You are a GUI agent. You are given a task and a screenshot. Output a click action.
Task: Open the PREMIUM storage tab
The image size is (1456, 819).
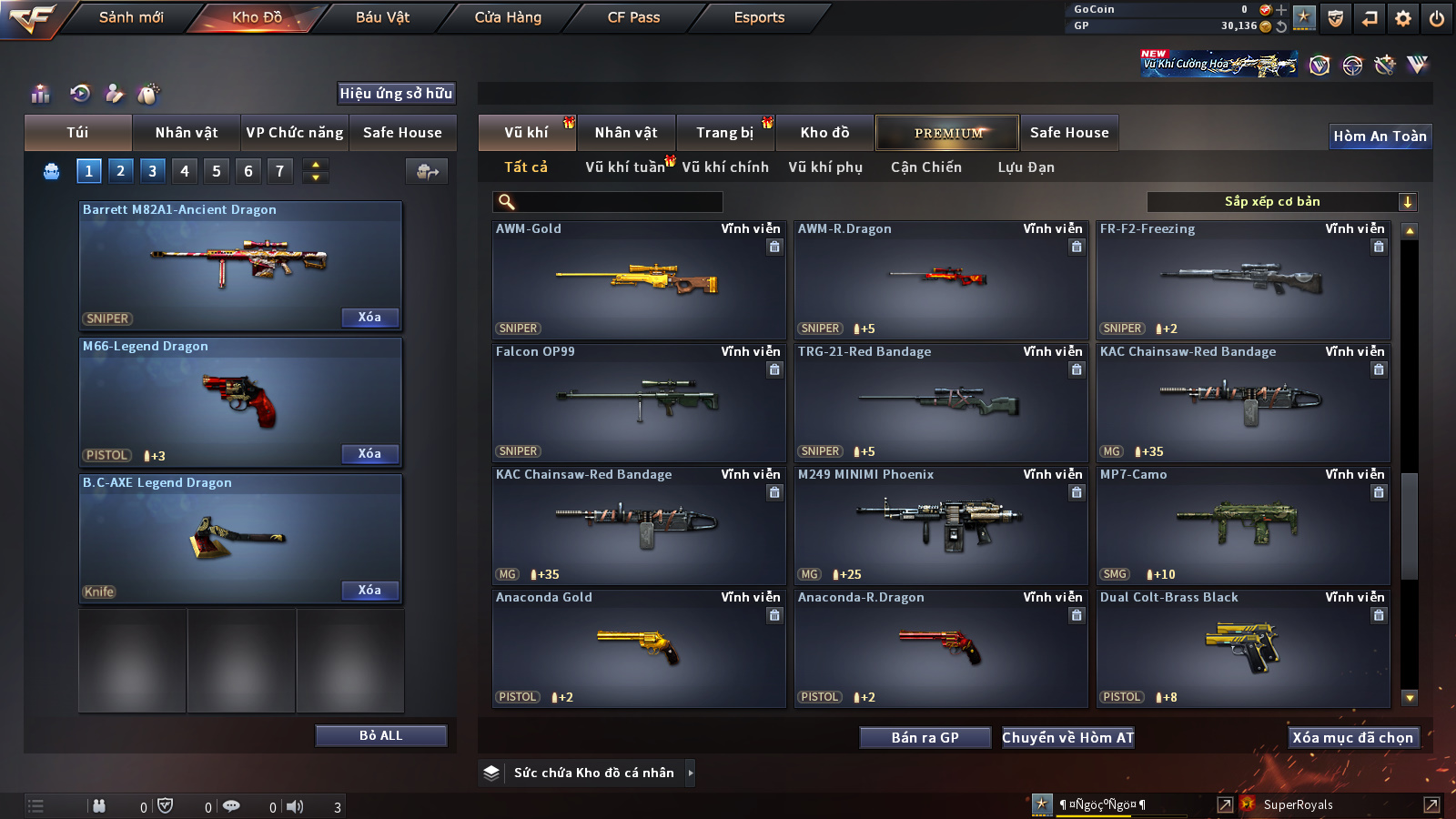pos(947,133)
